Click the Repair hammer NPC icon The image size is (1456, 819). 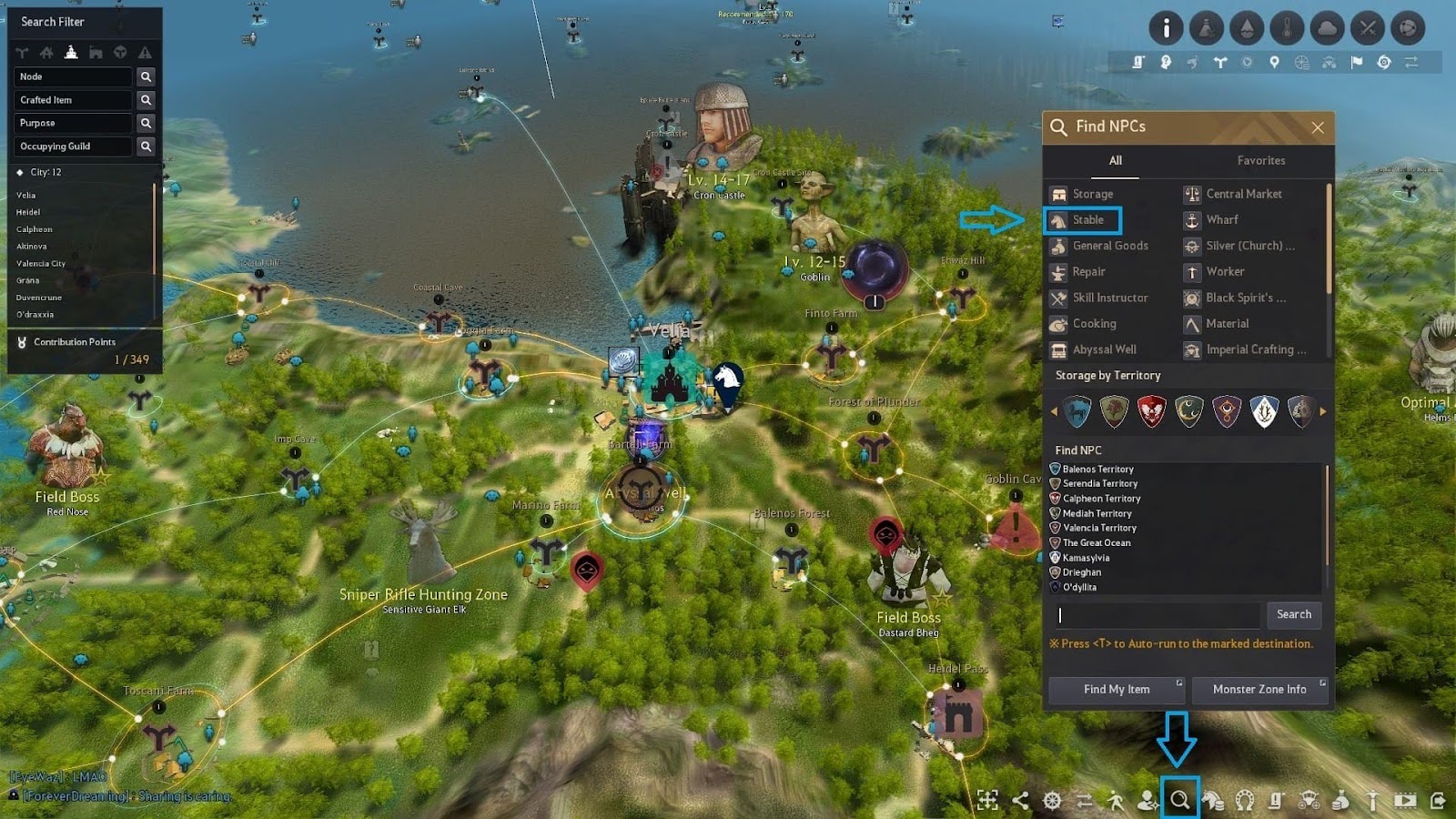tap(1058, 272)
